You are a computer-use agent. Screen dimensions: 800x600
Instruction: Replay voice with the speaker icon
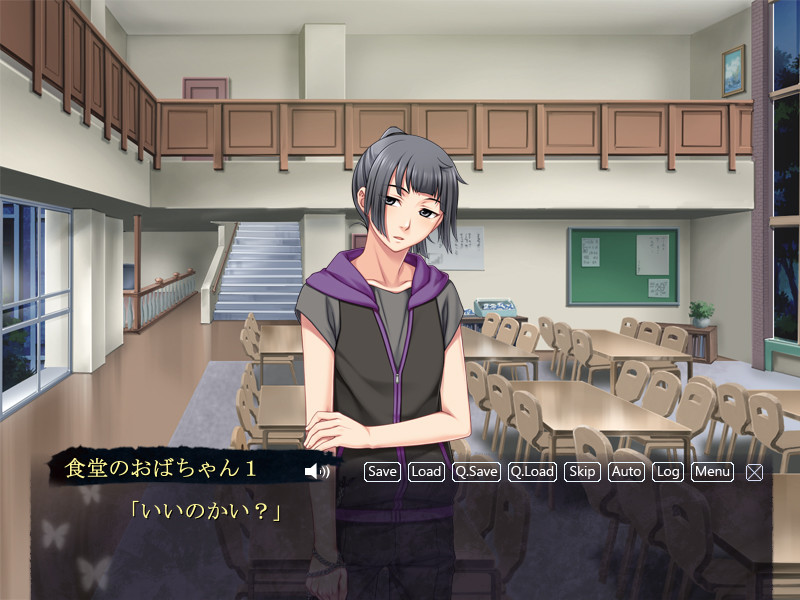pyautogui.click(x=316, y=471)
